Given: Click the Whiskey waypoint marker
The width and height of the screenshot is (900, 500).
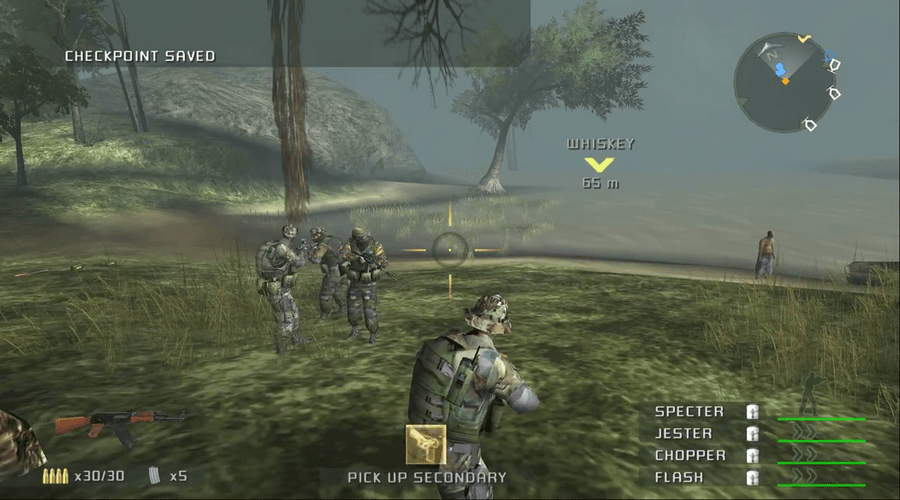Looking at the screenshot, I should point(600,163).
